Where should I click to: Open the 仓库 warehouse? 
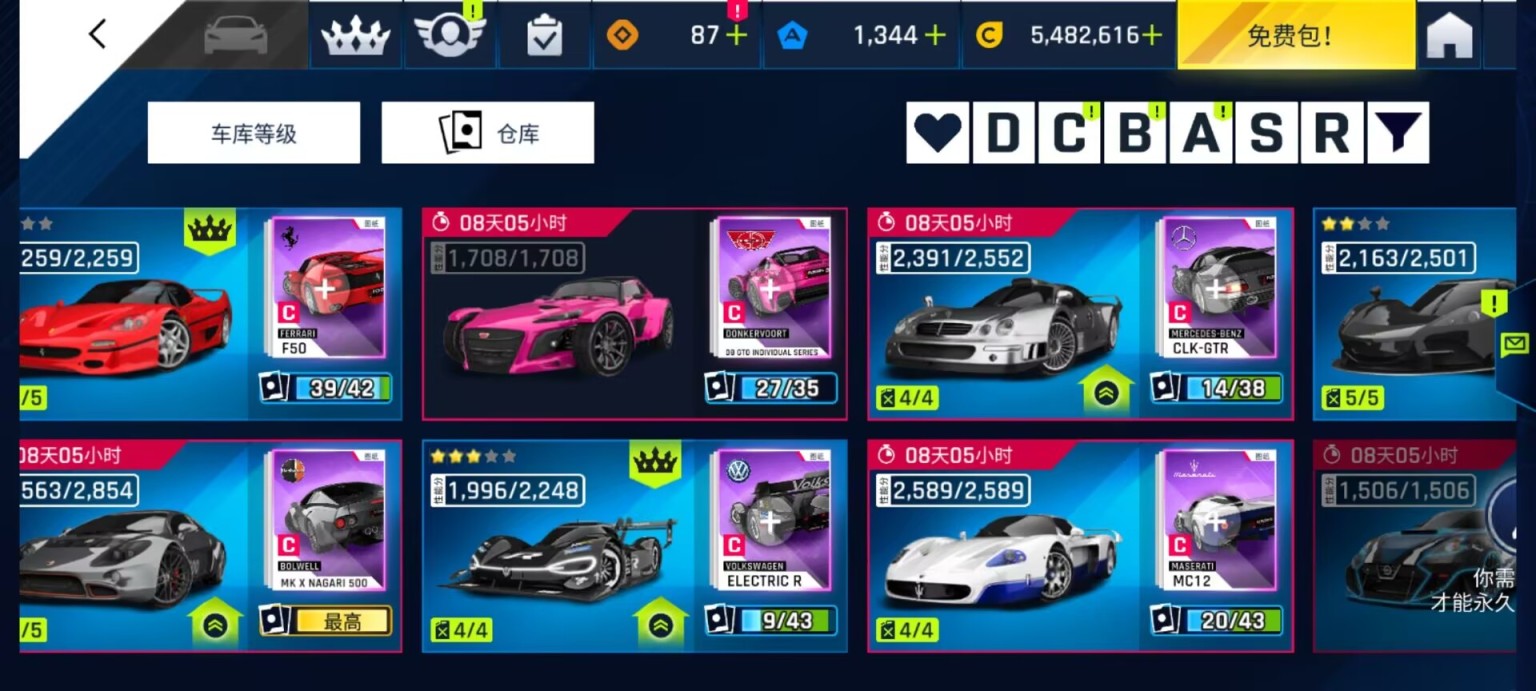tap(487, 133)
